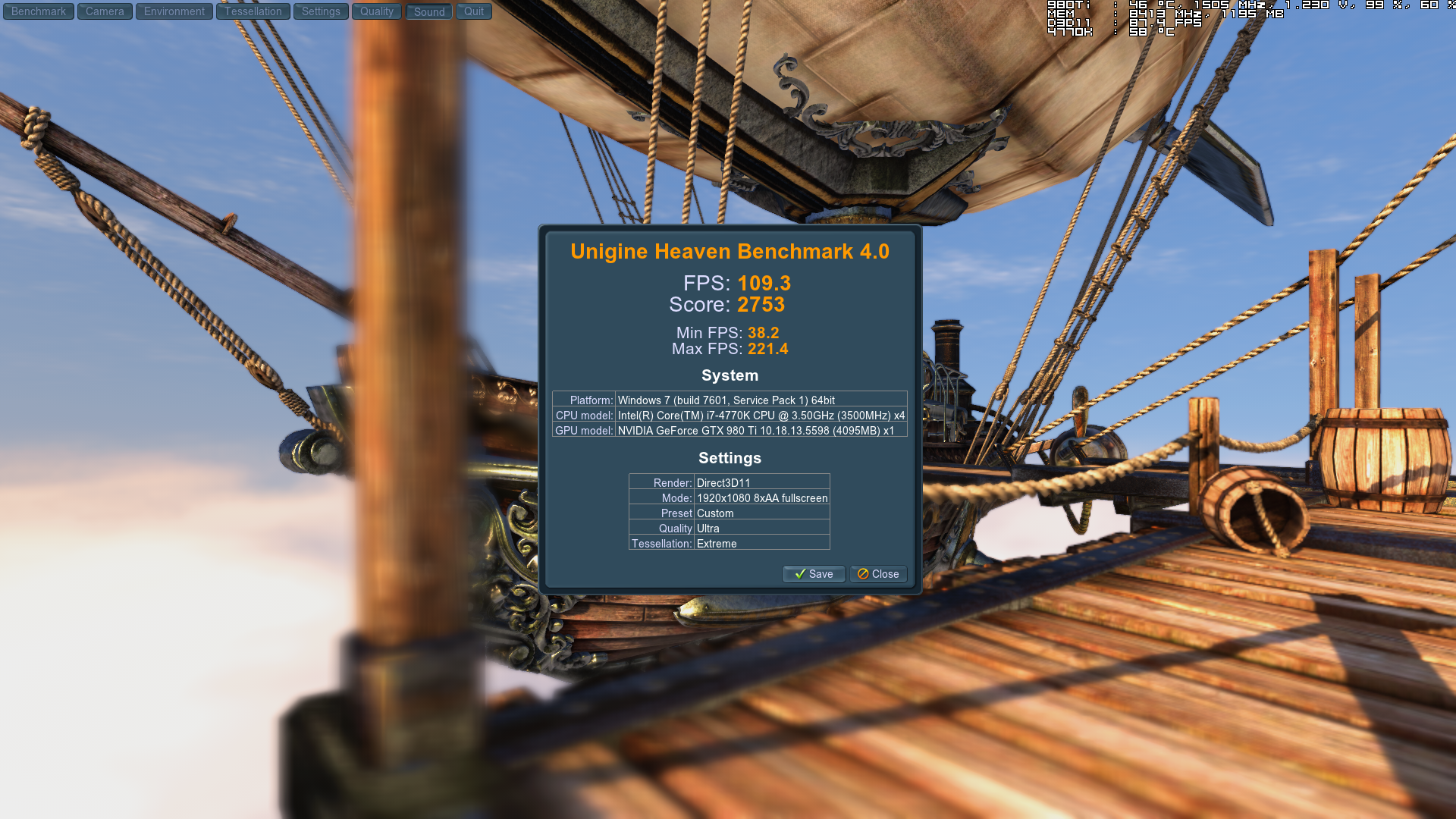Quit the Heaven benchmark
This screenshot has width=1456, height=819.
click(x=474, y=11)
